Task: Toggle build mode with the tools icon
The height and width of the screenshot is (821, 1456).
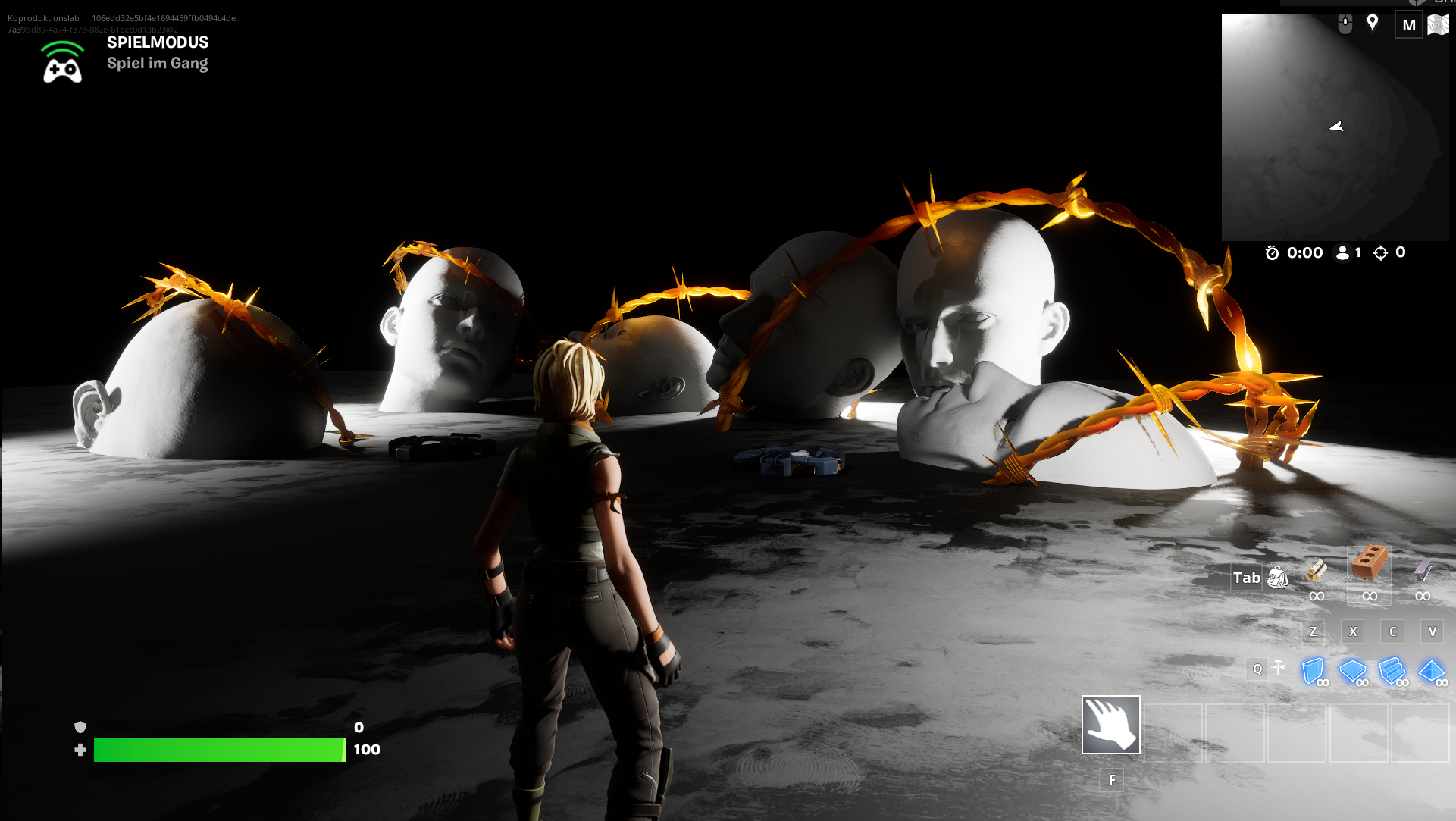Action: click(1279, 668)
